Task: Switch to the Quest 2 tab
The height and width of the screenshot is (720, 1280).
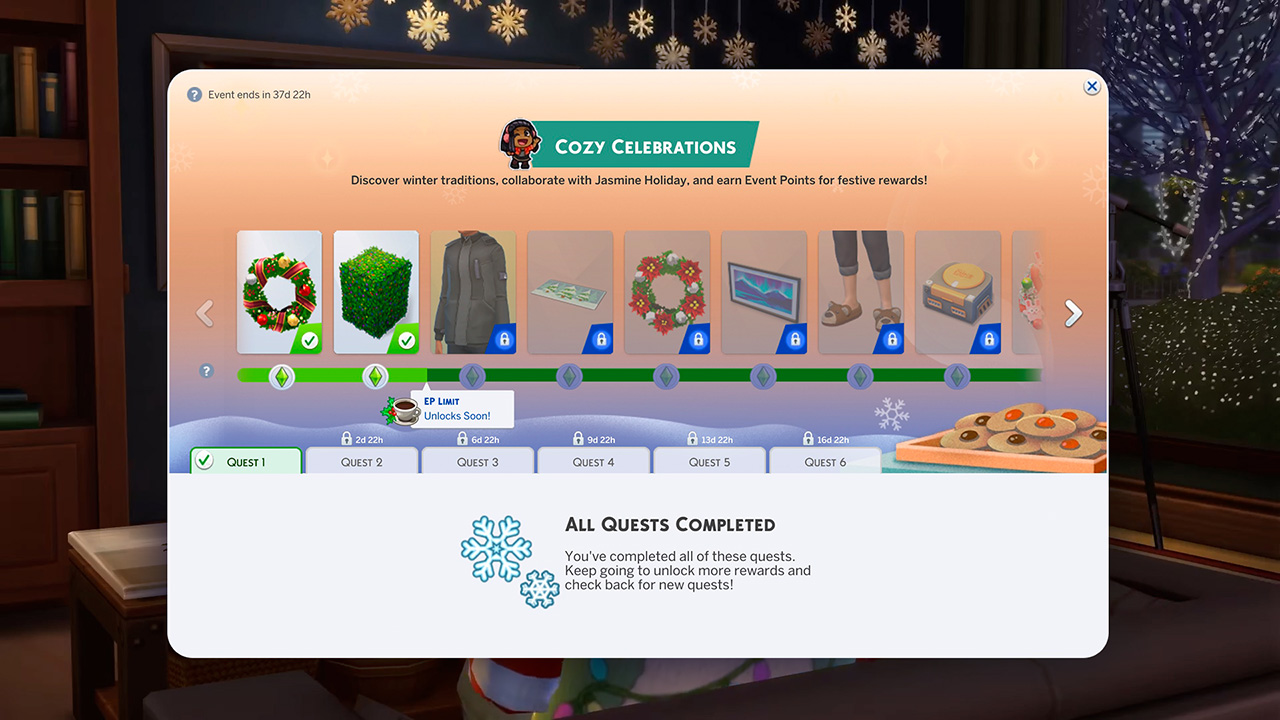Action: [x=362, y=462]
